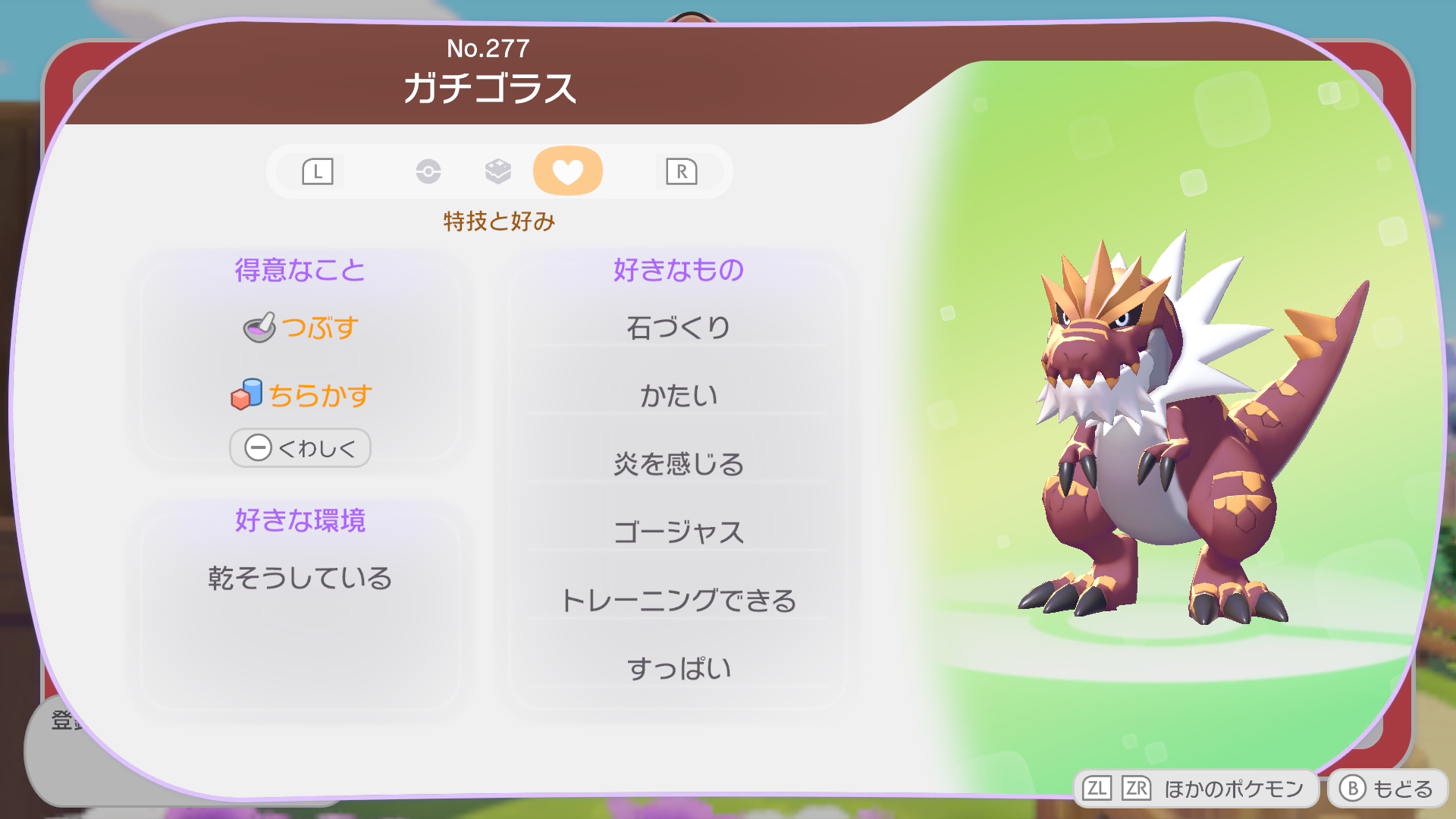The height and width of the screenshot is (819, 1456).
Task: Click the くわしく details button
Action: point(300,448)
